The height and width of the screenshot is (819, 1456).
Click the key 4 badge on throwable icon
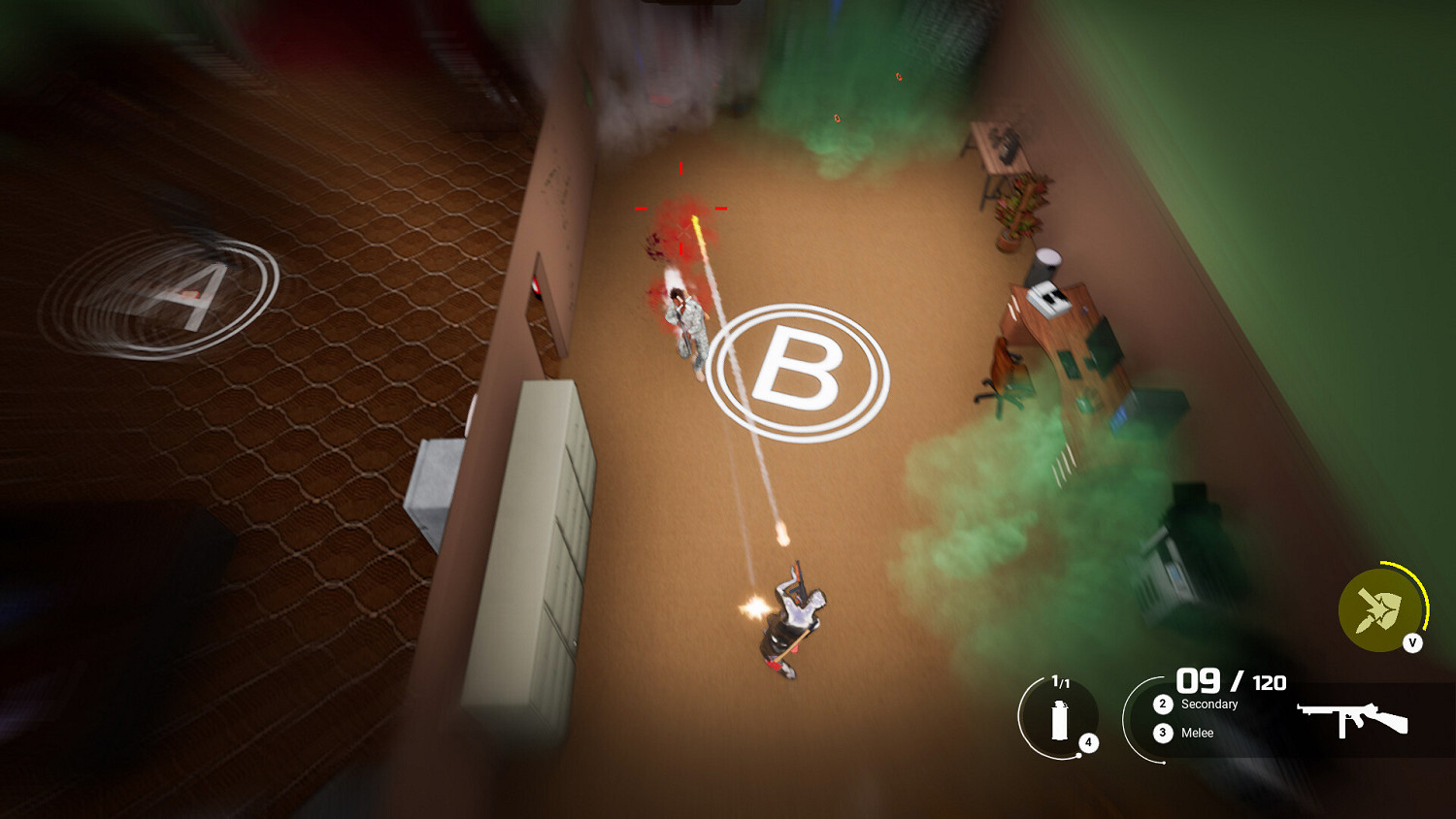coord(1088,740)
